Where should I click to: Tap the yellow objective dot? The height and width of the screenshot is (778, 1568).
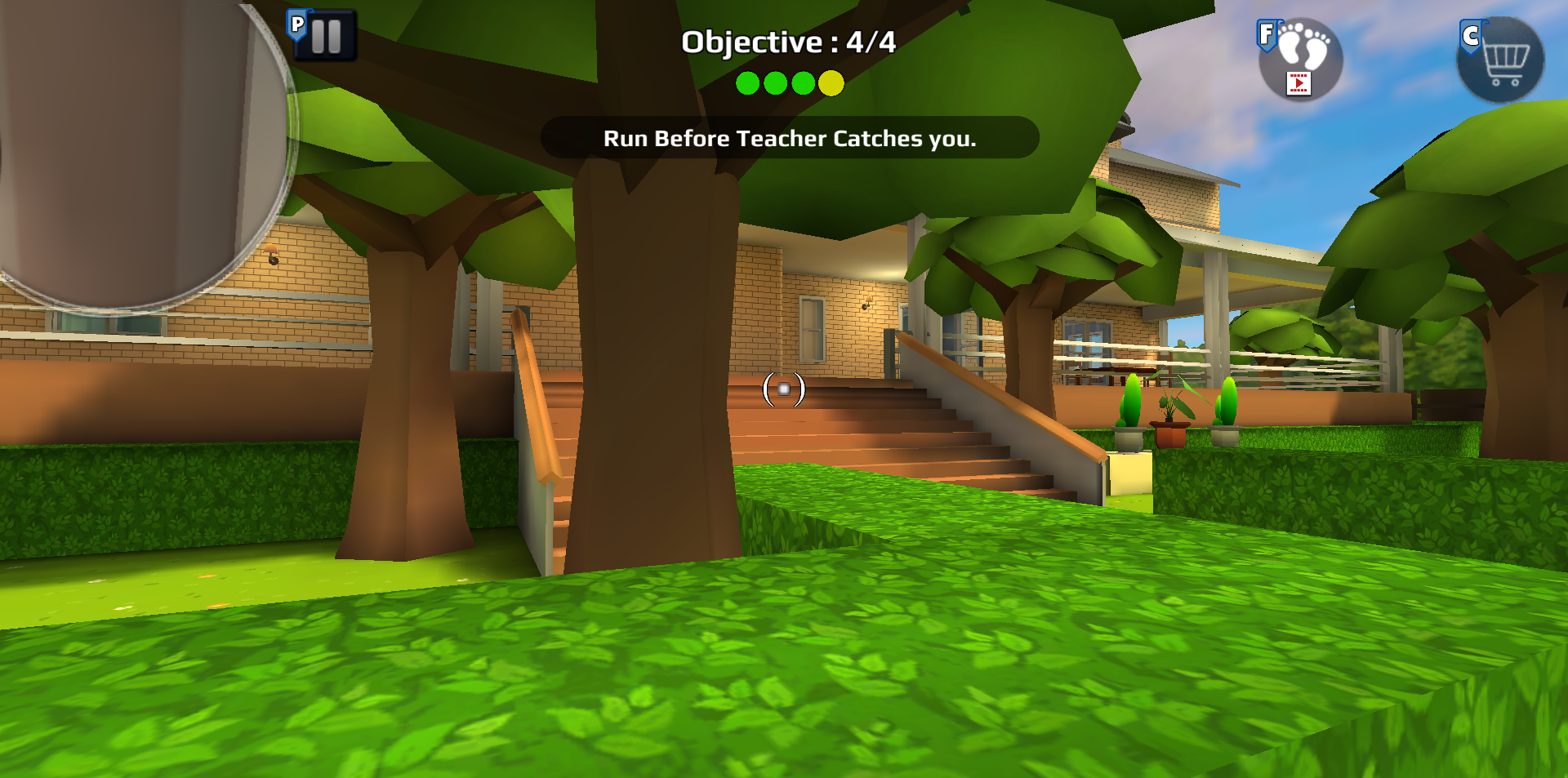coord(831,82)
